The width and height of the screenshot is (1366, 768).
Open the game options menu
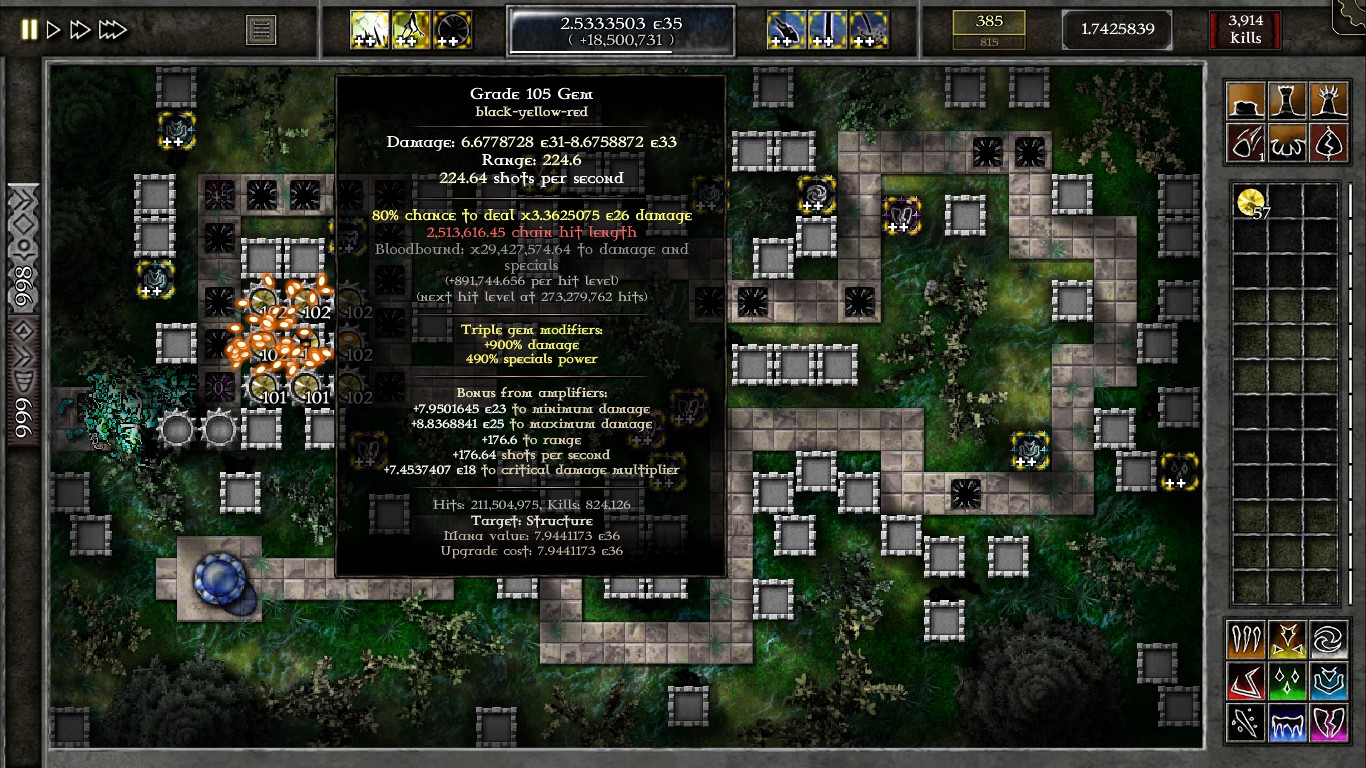[x=261, y=29]
